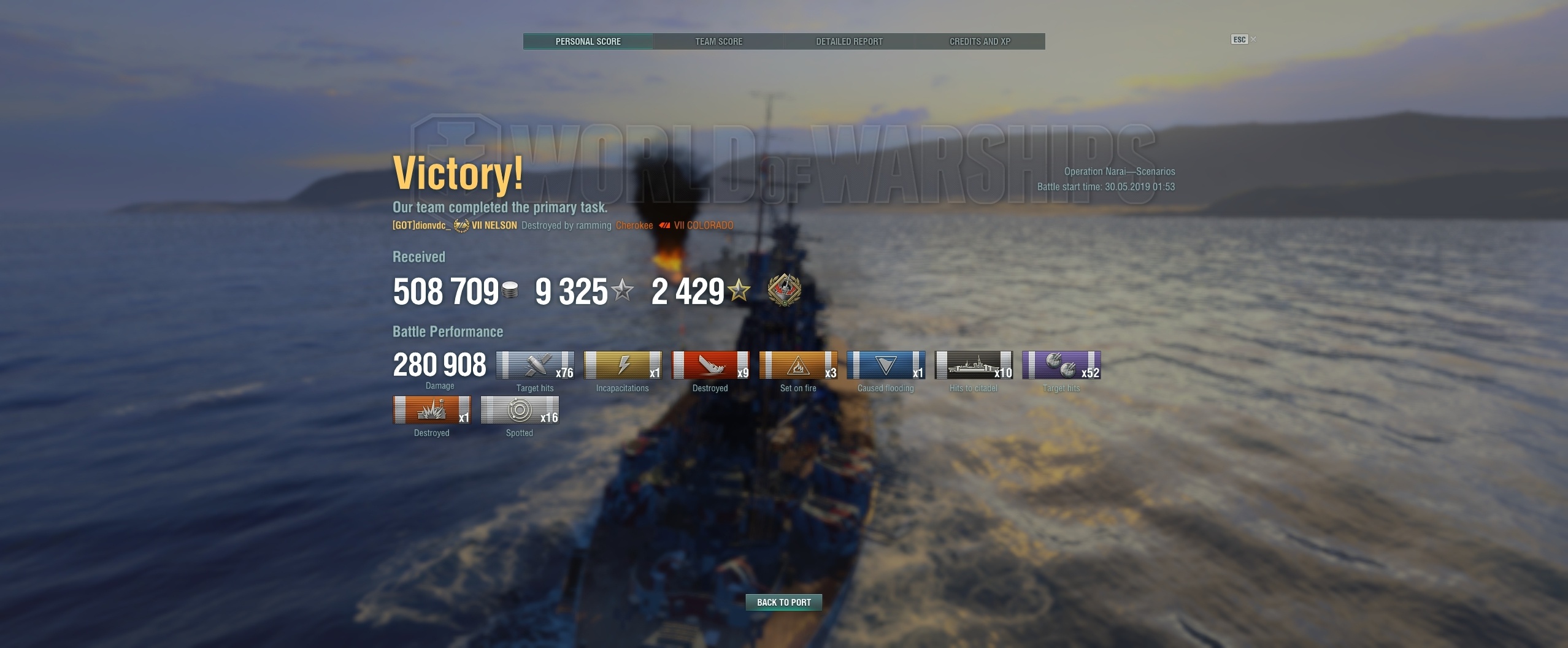Inspect the orange Destroyed x1 ribbon

click(431, 410)
